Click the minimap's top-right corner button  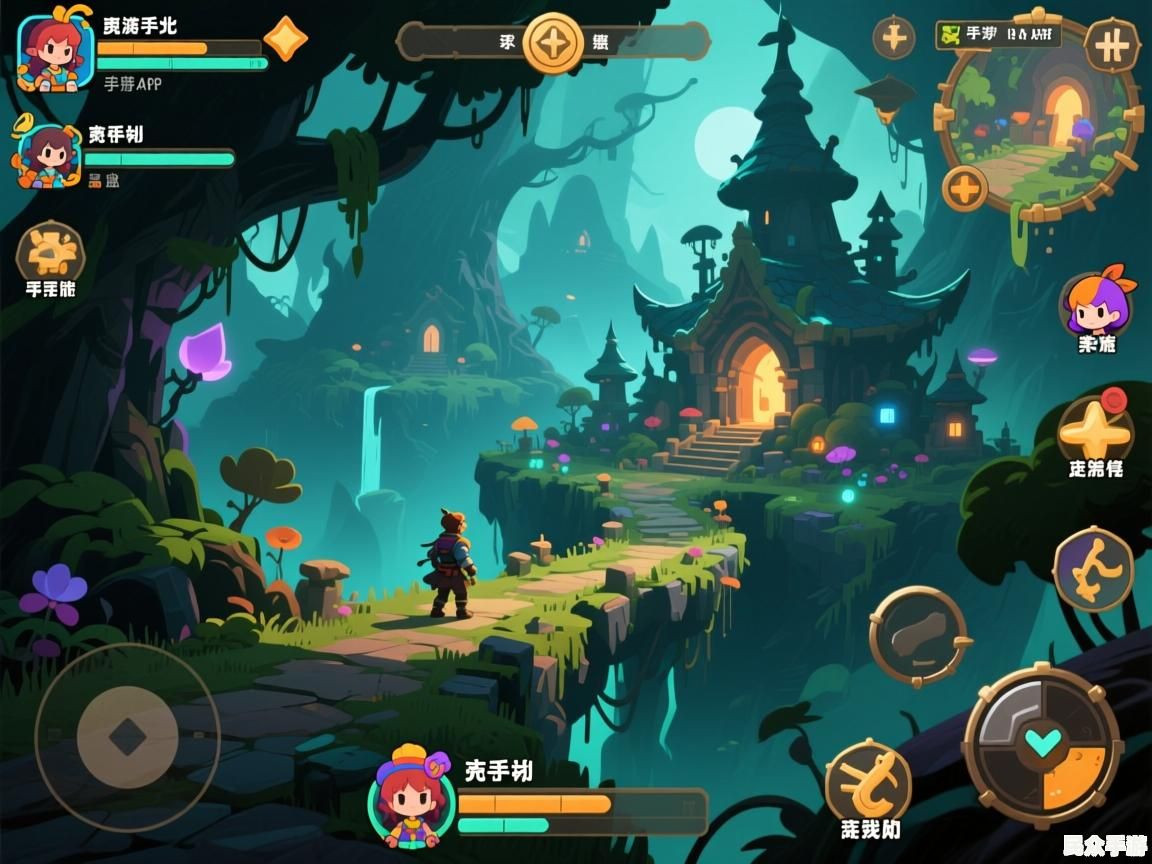[1112, 45]
